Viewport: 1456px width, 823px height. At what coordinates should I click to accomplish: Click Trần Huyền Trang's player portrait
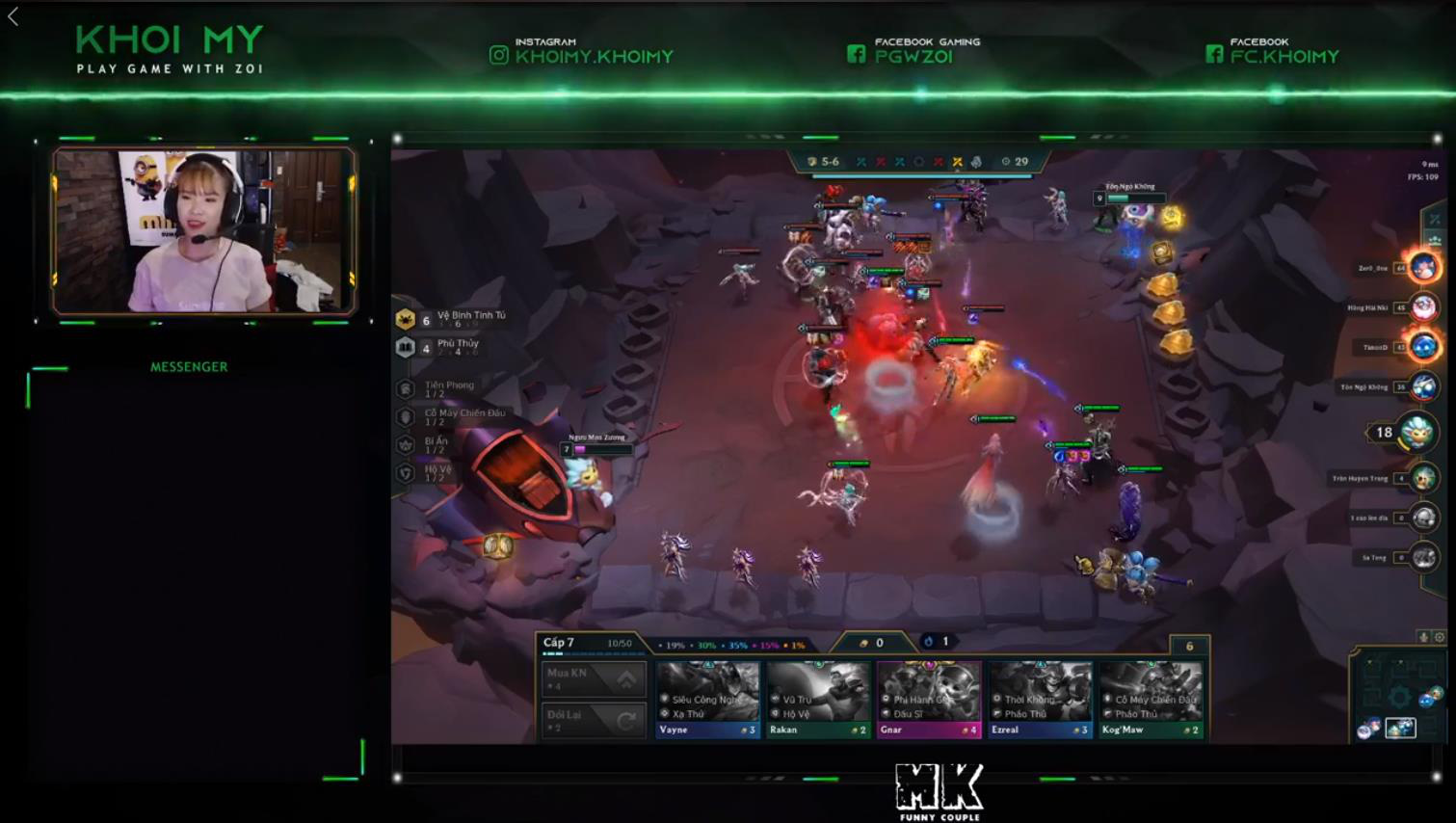point(1423,478)
